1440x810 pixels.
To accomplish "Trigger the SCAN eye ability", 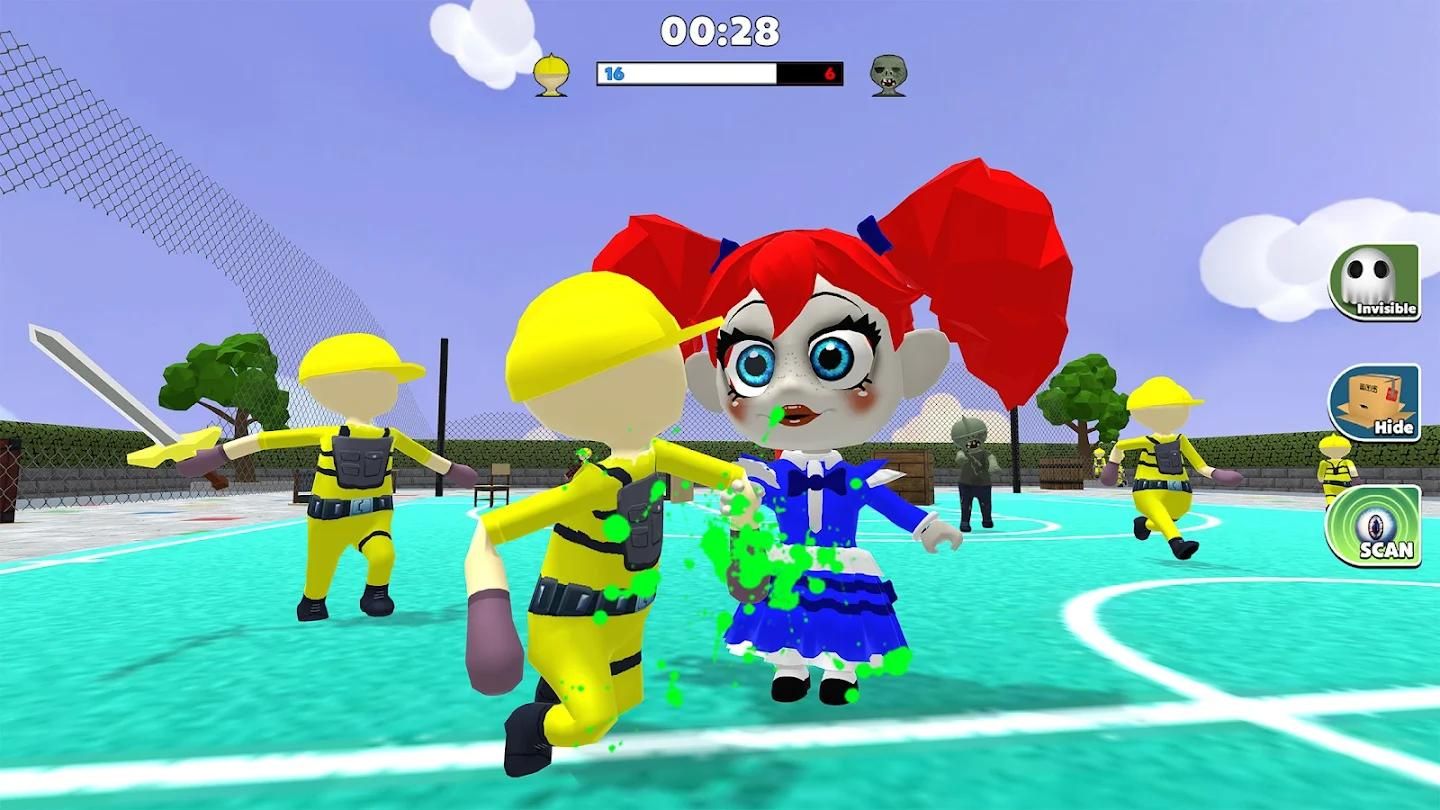I will tap(1374, 525).
